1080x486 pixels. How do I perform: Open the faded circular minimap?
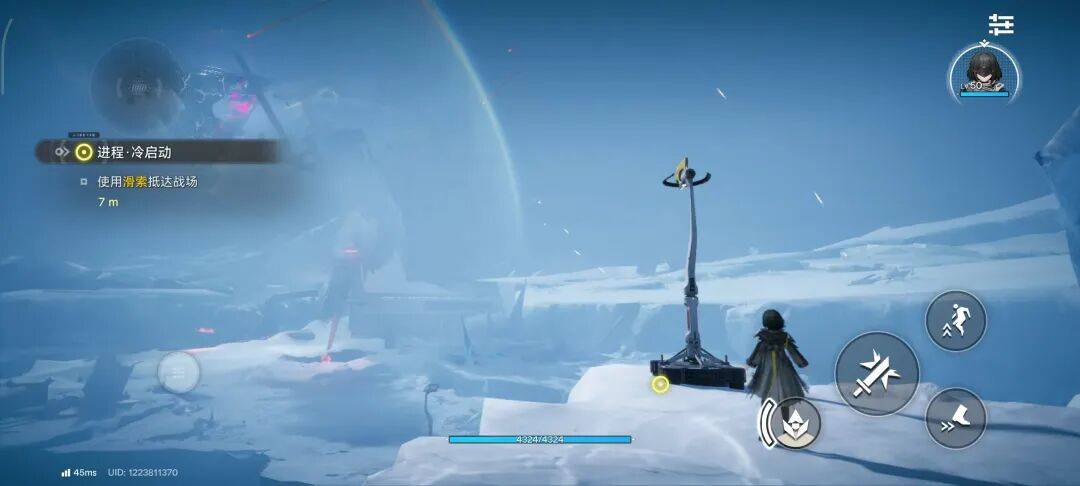coord(138,86)
